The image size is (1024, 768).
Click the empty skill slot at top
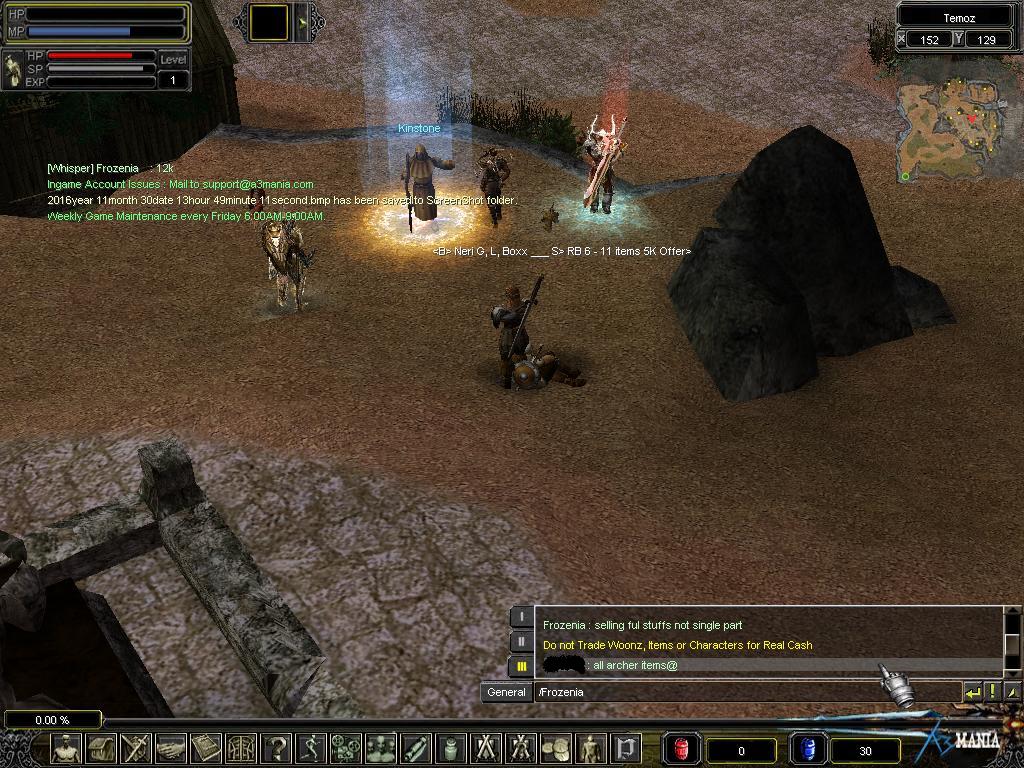(x=269, y=22)
